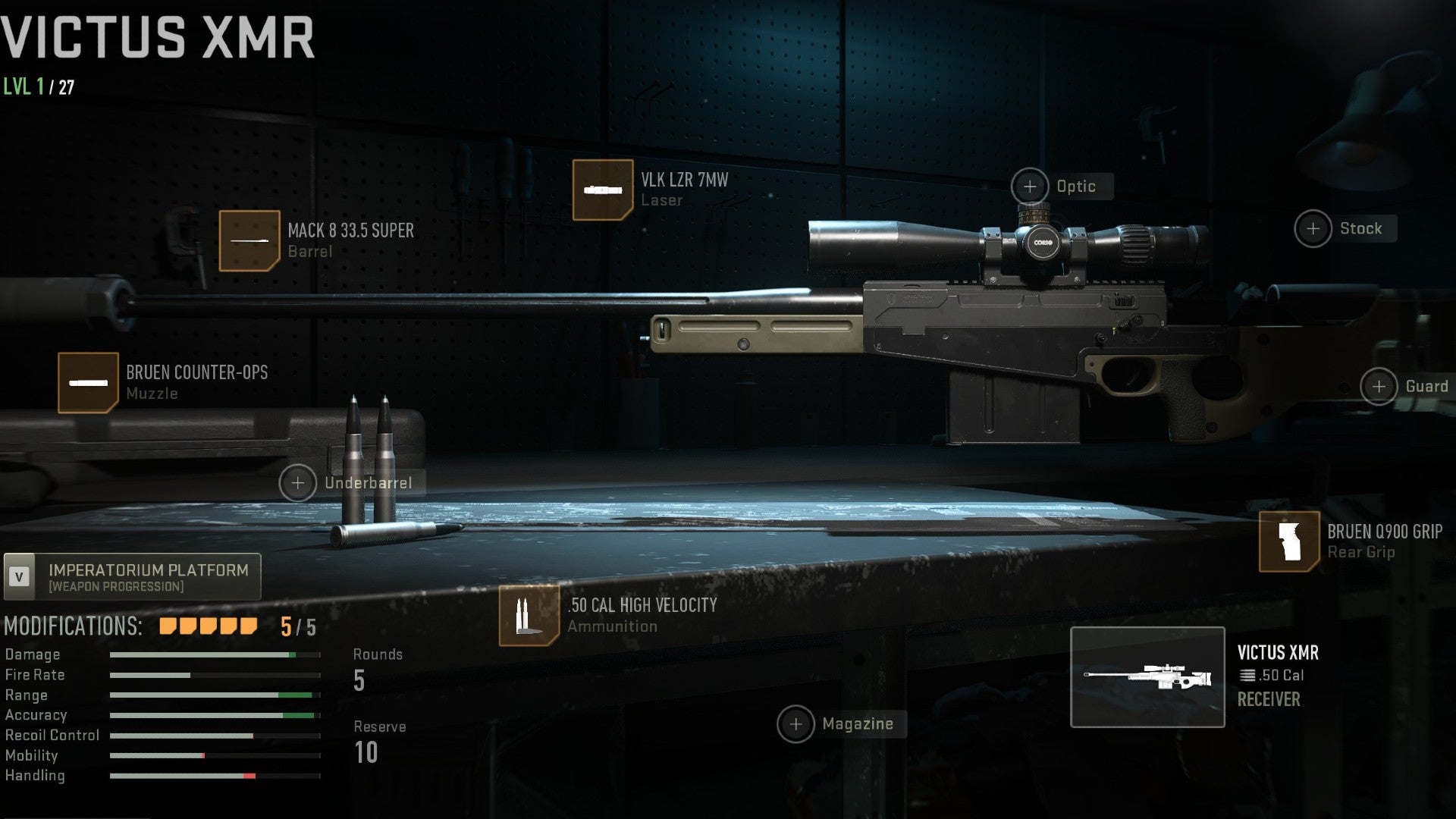Open the VLK LZR 7MW laser slot
Viewport: 1456px width, 819px height.
pos(603,190)
